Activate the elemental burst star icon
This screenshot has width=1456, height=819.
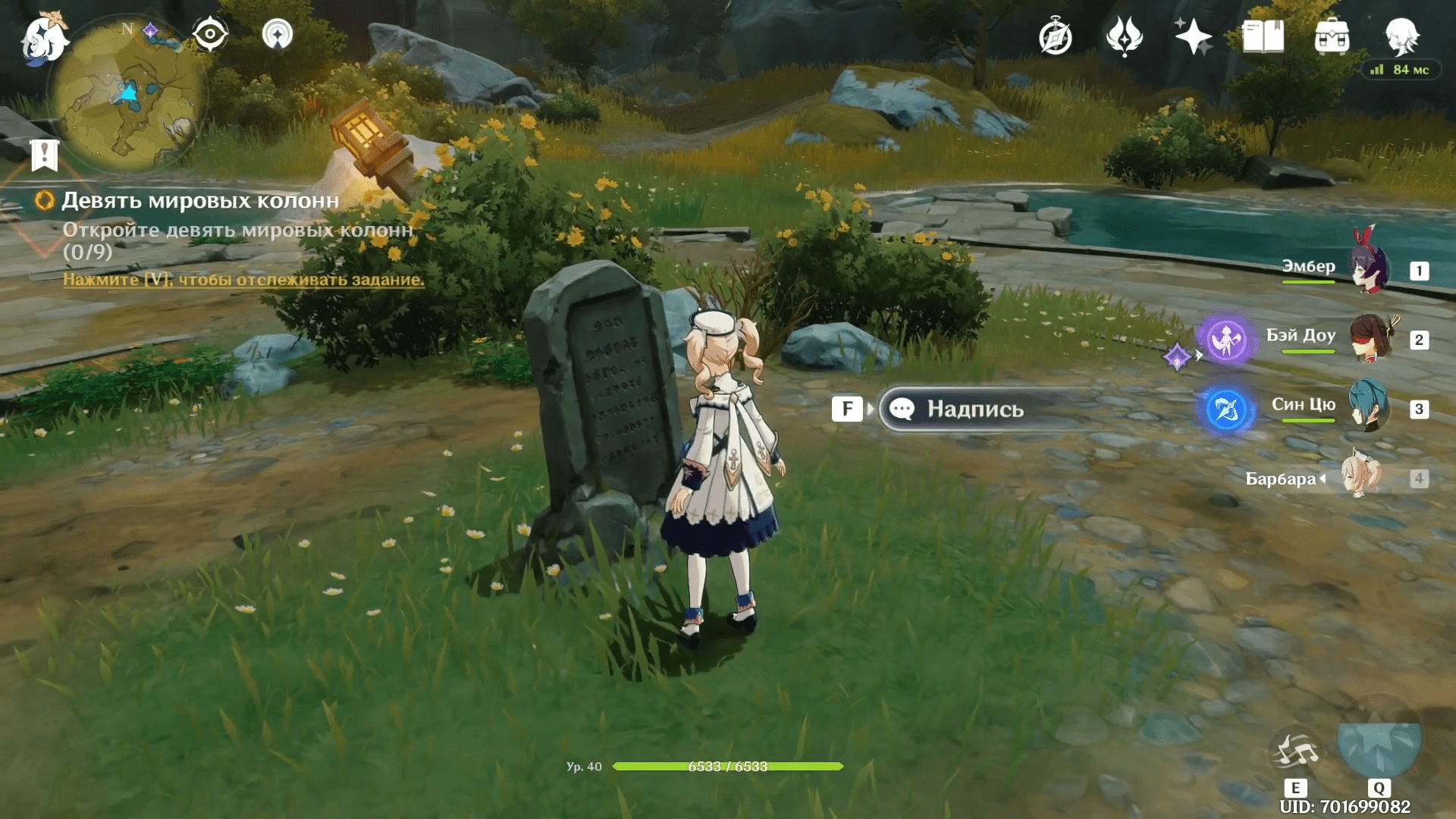coord(1379,743)
